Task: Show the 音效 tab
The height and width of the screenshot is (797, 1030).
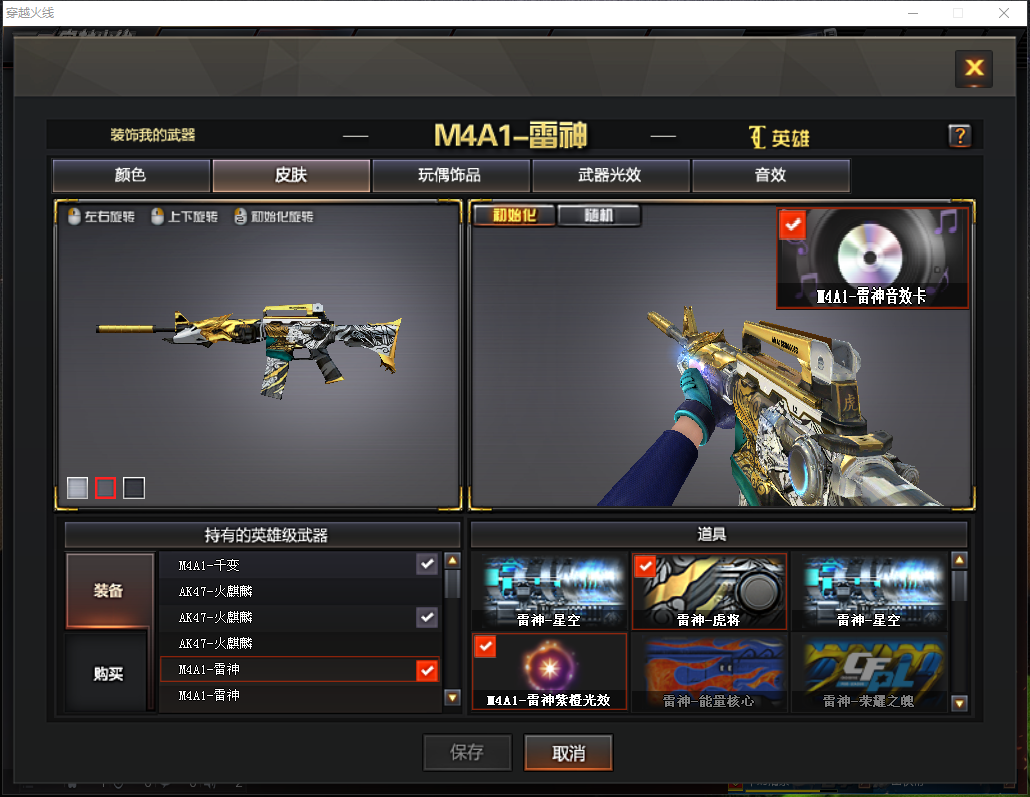Action: 770,176
